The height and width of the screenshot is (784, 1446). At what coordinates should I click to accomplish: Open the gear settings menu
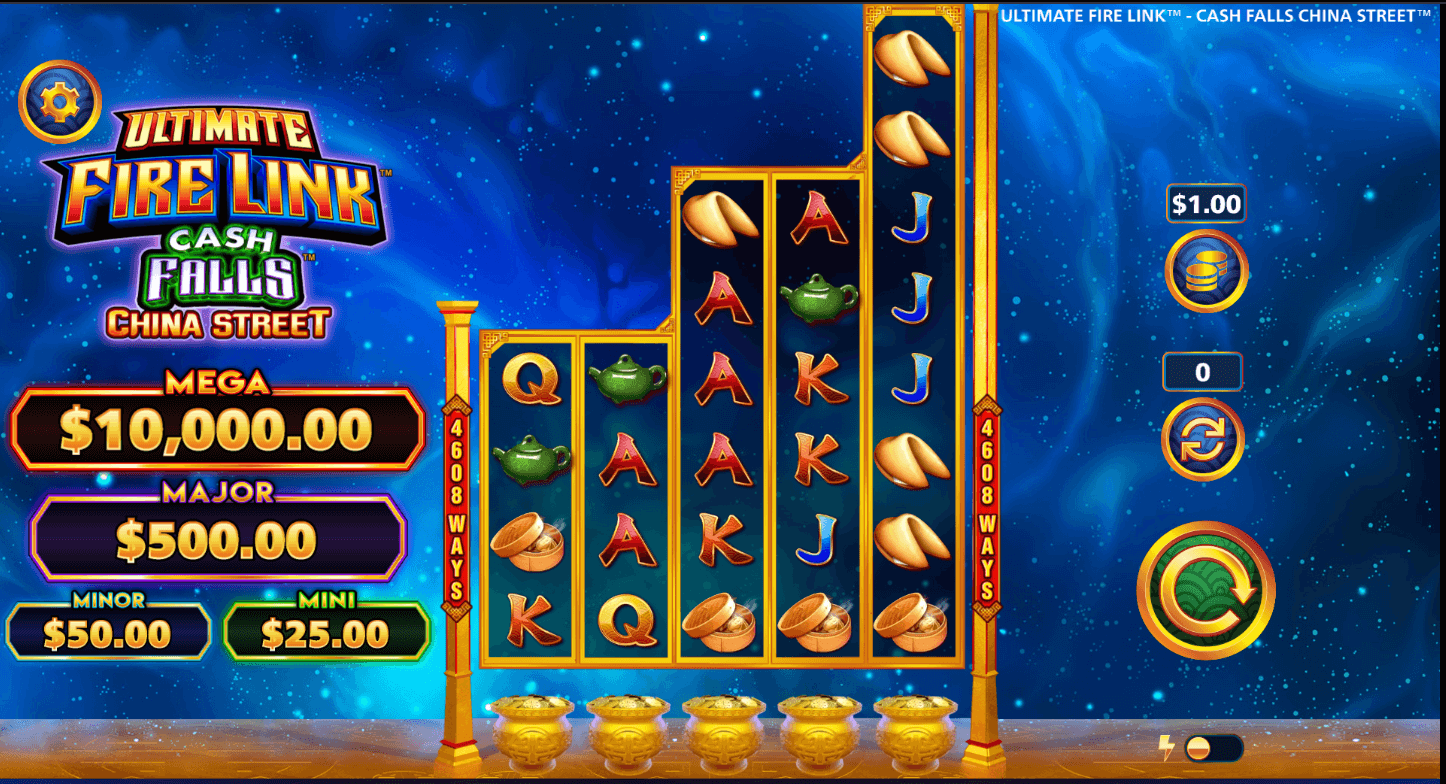click(59, 101)
